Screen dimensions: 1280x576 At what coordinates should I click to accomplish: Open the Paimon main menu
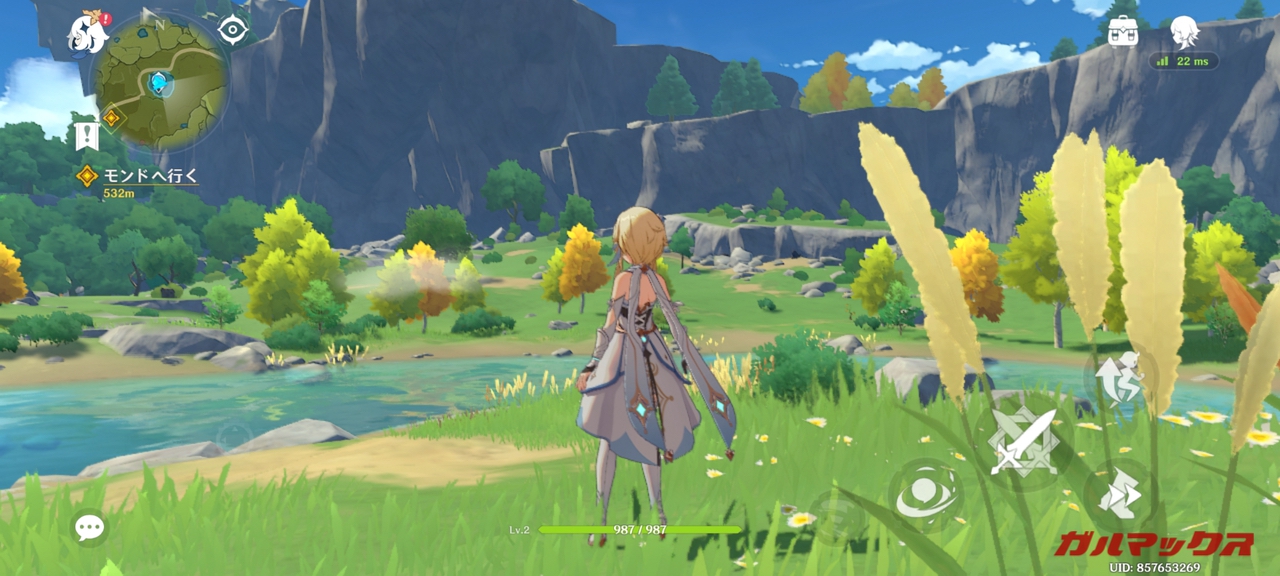click(x=87, y=34)
